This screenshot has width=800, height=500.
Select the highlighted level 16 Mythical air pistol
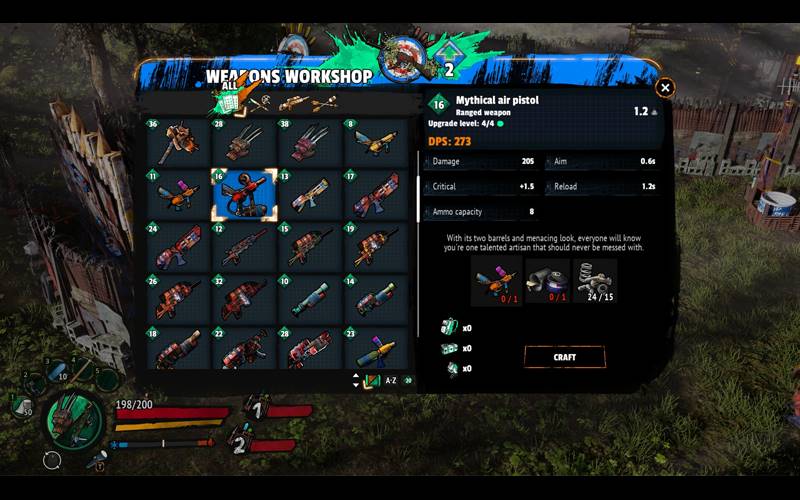pyautogui.click(x=244, y=194)
